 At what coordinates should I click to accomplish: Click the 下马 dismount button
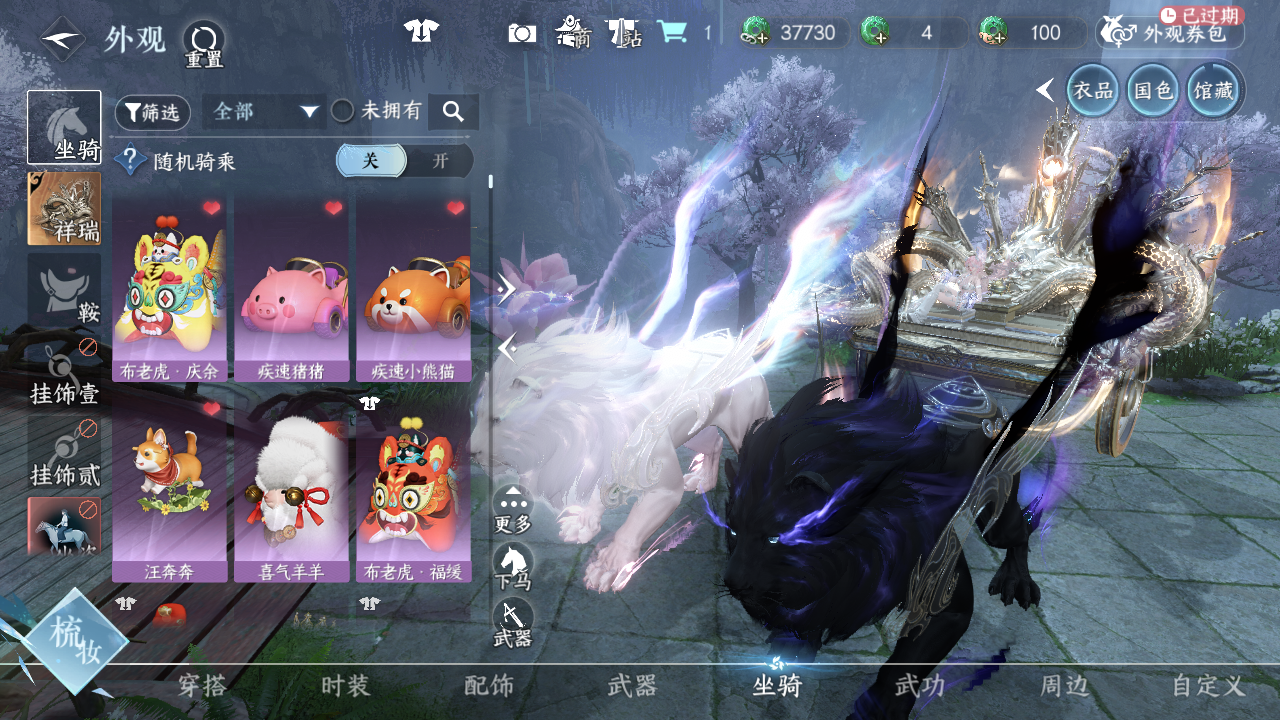click(x=513, y=567)
